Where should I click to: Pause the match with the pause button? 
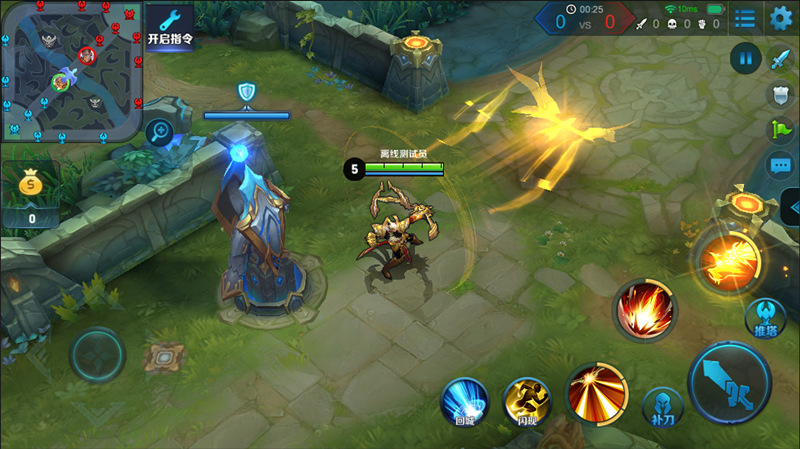click(744, 57)
